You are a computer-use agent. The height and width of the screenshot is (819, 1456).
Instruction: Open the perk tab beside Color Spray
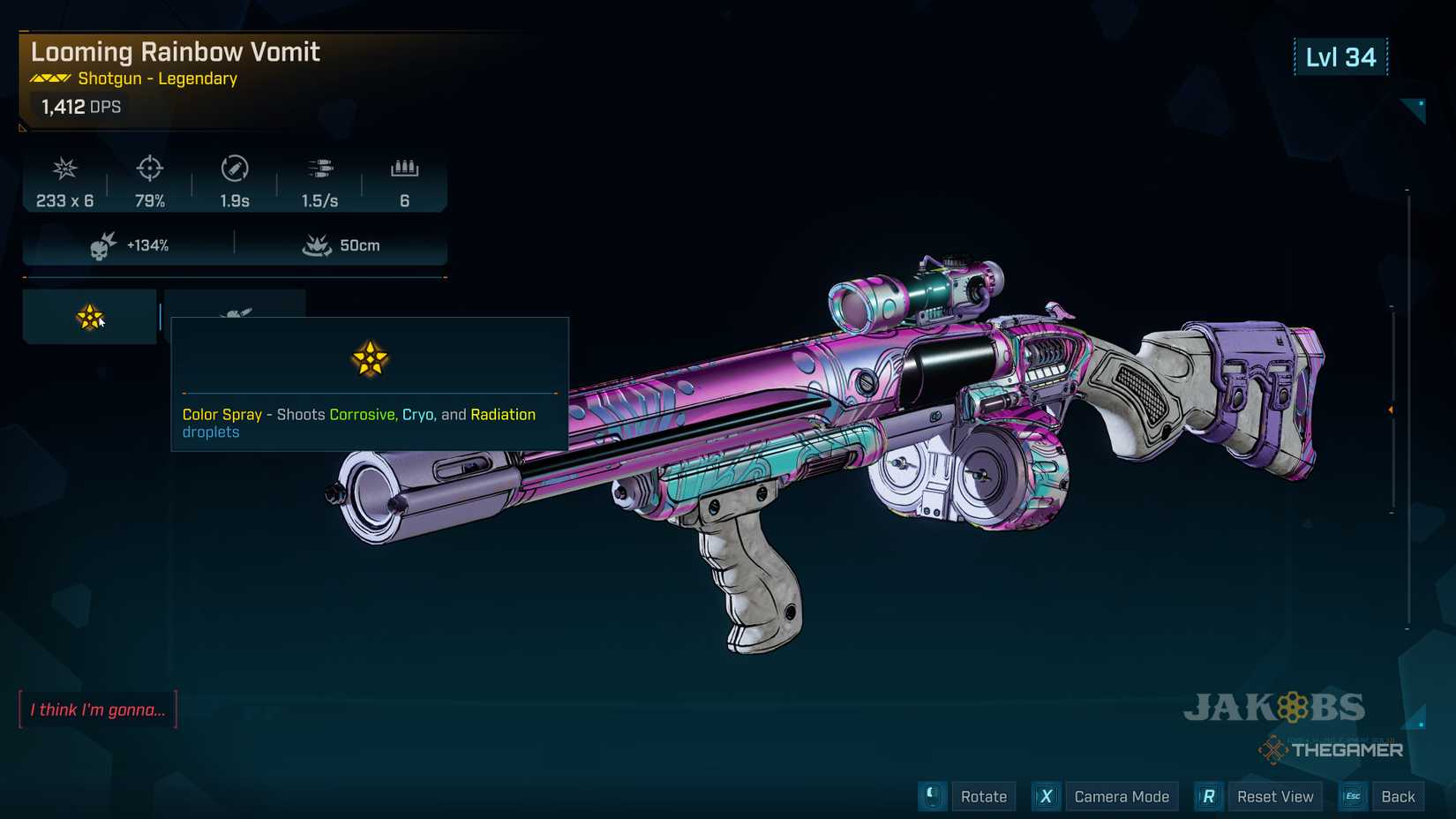point(235,304)
